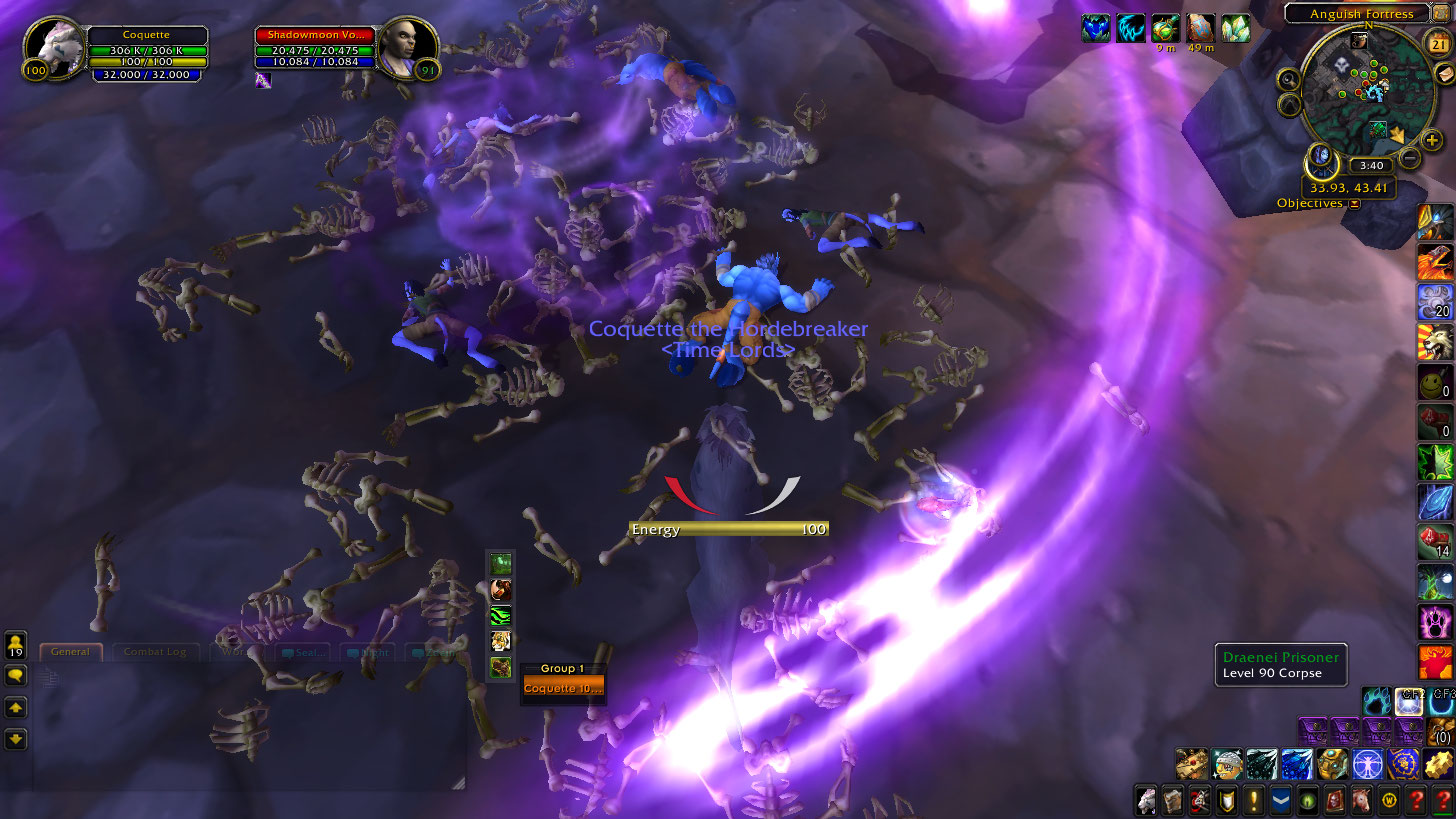1456x819 pixels.
Task: Open the chat speech bubble menu
Action: [15, 675]
